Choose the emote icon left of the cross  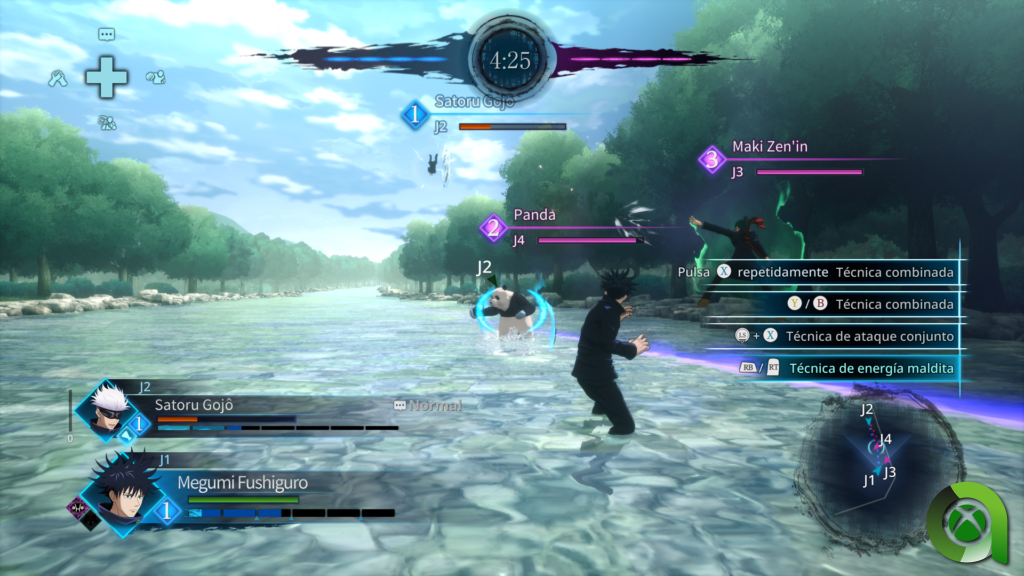58,77
